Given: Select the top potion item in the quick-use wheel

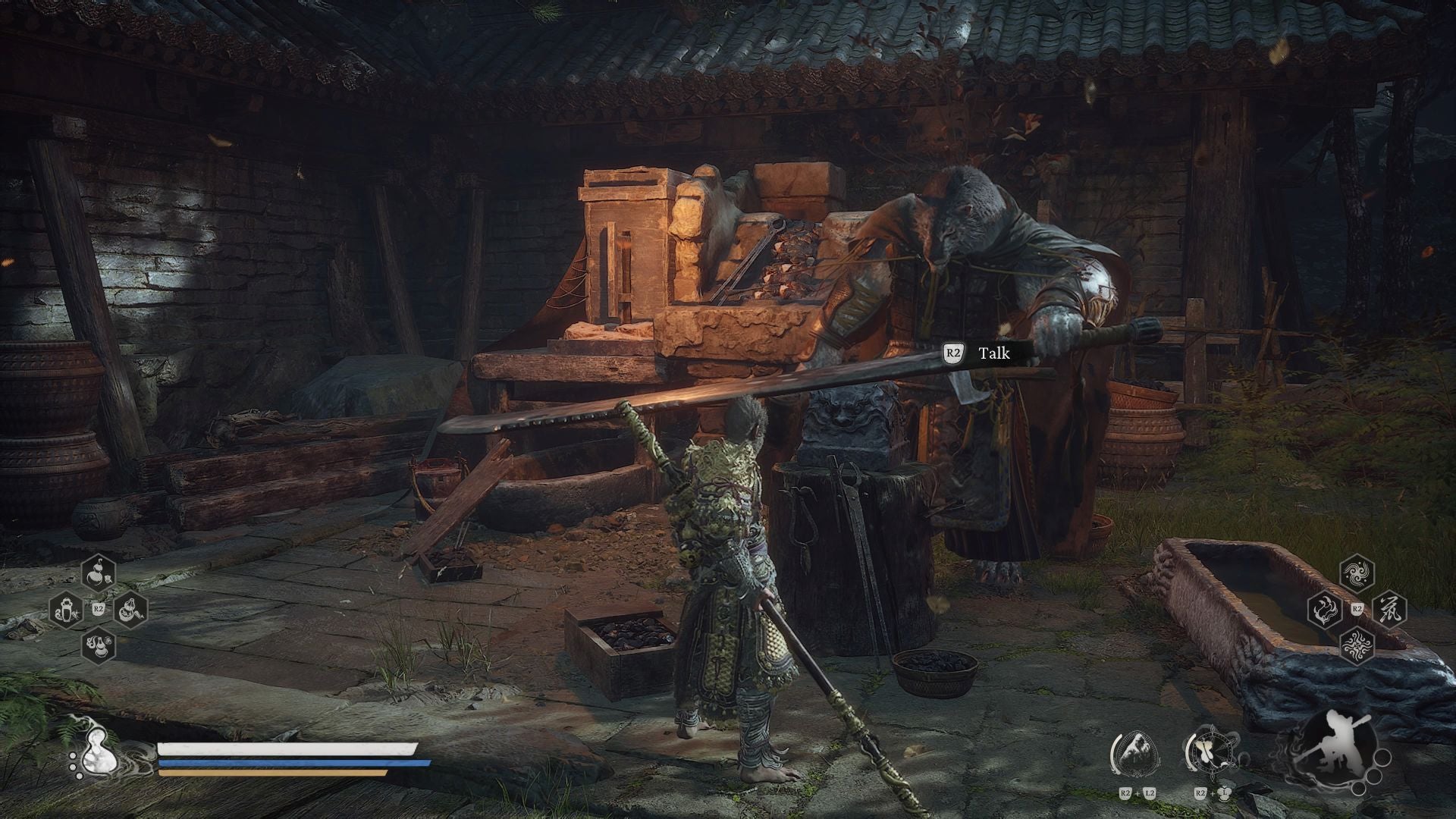Looking at the screenshot, I should [x=97, y=571].
